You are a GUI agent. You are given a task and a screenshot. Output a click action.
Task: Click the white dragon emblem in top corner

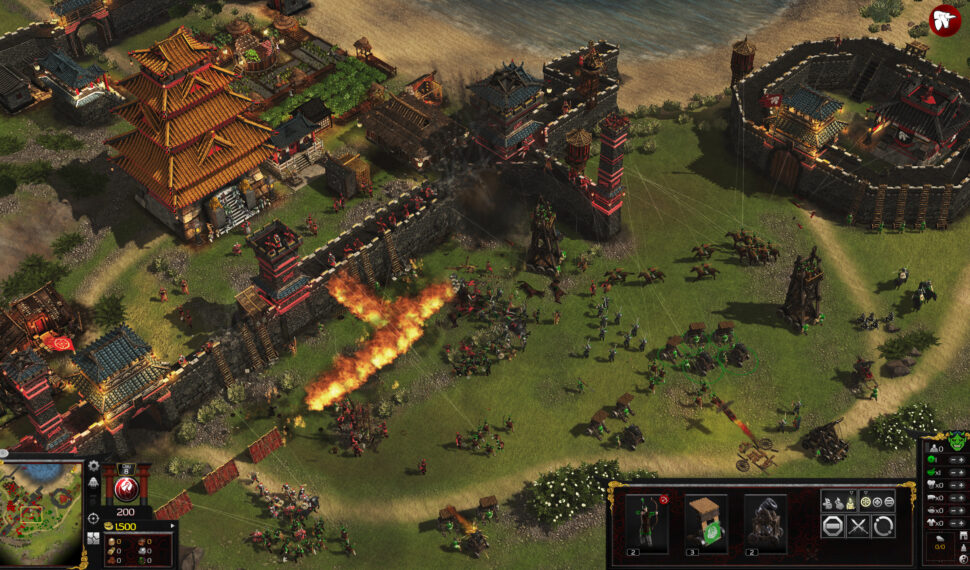[944, 20]
